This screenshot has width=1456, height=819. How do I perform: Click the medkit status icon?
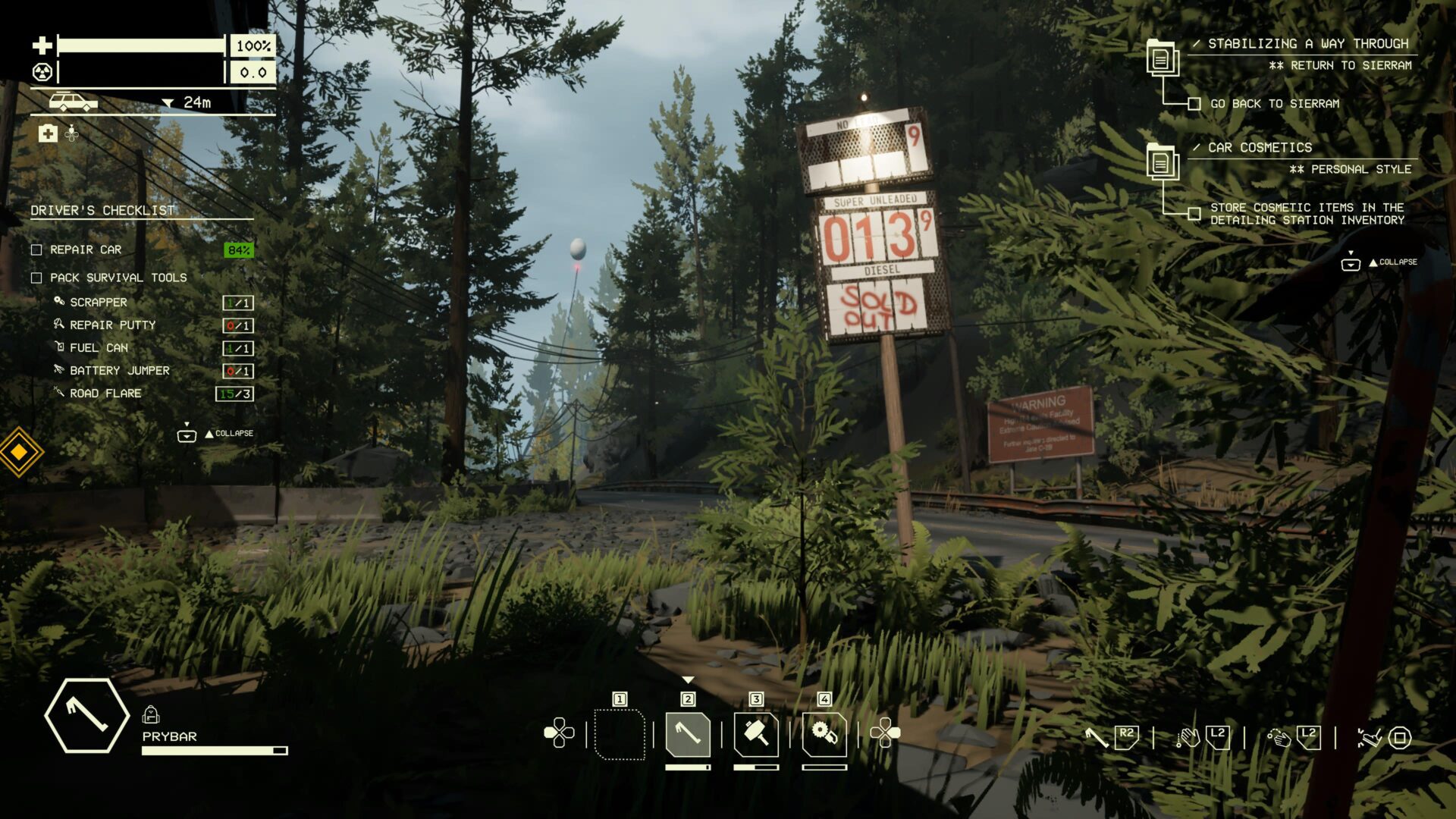click(x=48, y=134)
